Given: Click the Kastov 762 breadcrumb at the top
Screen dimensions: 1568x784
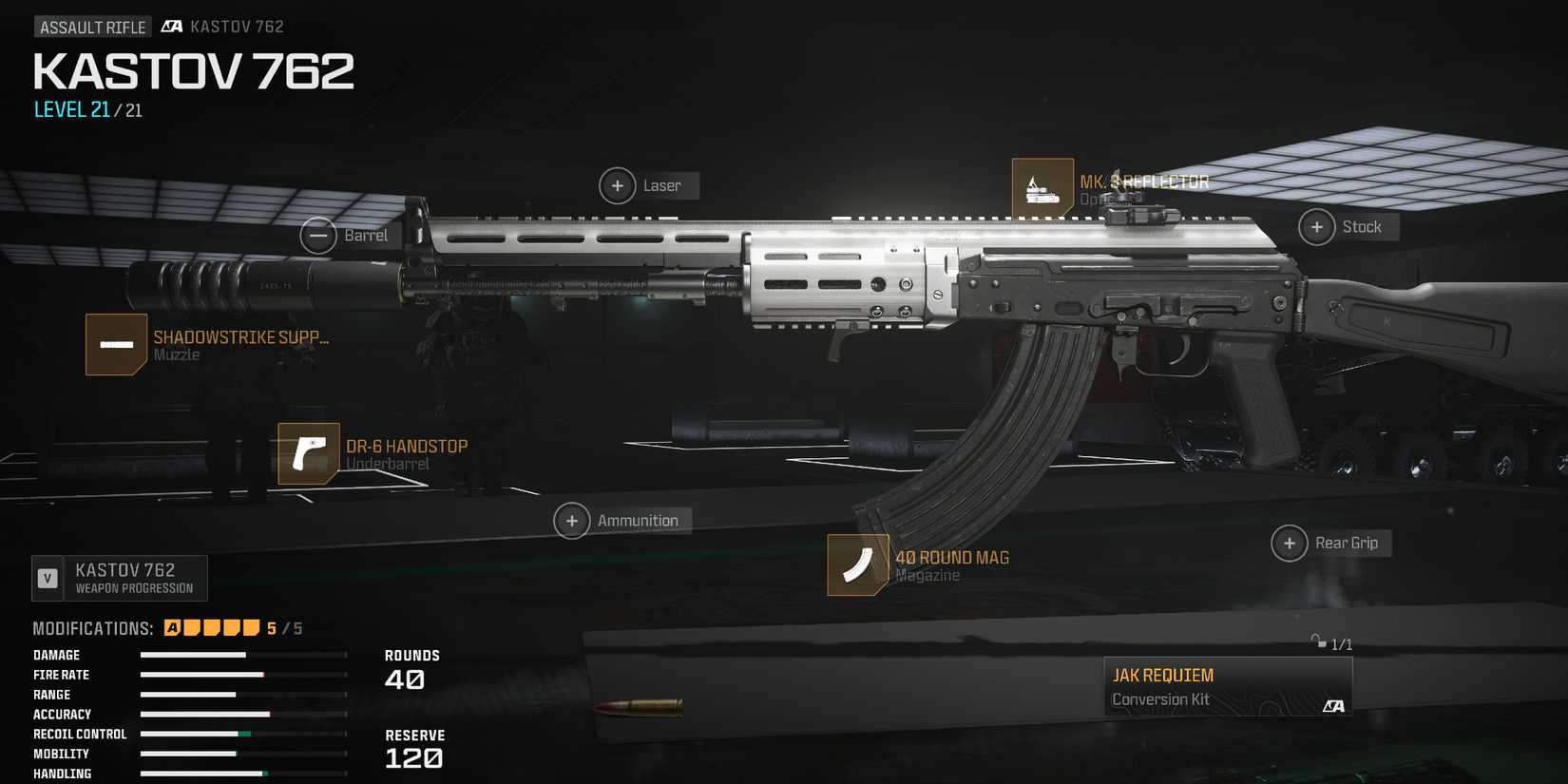Looking at the screenshot, I should click(236, 26).
